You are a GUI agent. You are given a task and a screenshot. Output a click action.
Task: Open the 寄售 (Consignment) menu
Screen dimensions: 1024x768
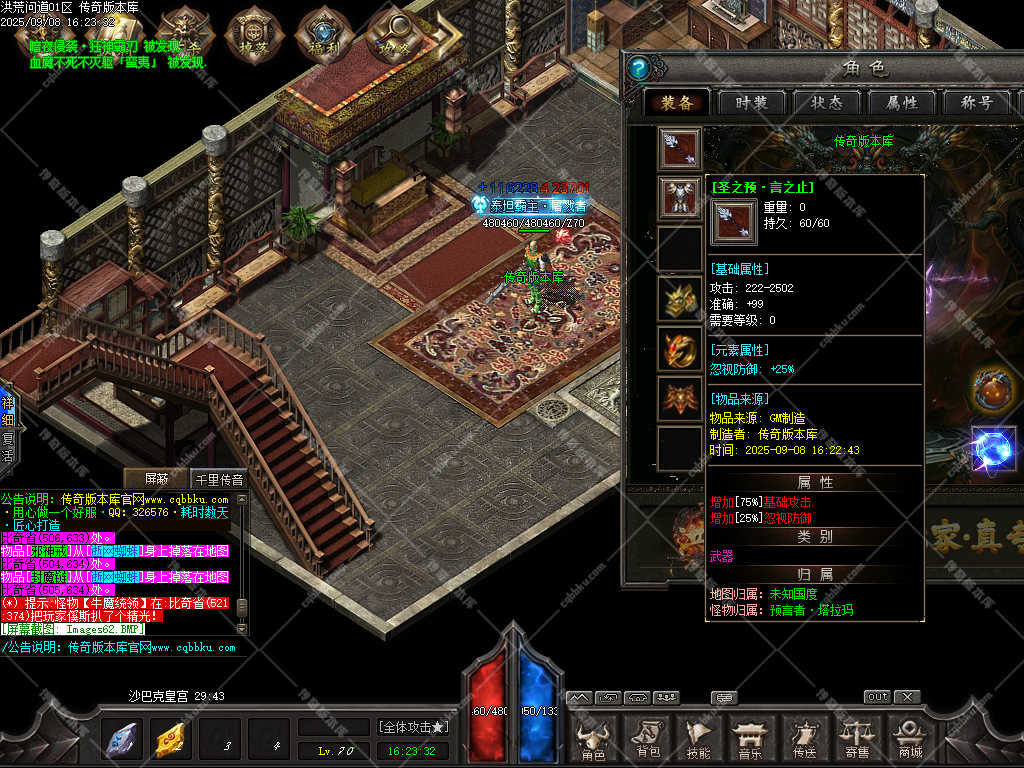[856, 739]
